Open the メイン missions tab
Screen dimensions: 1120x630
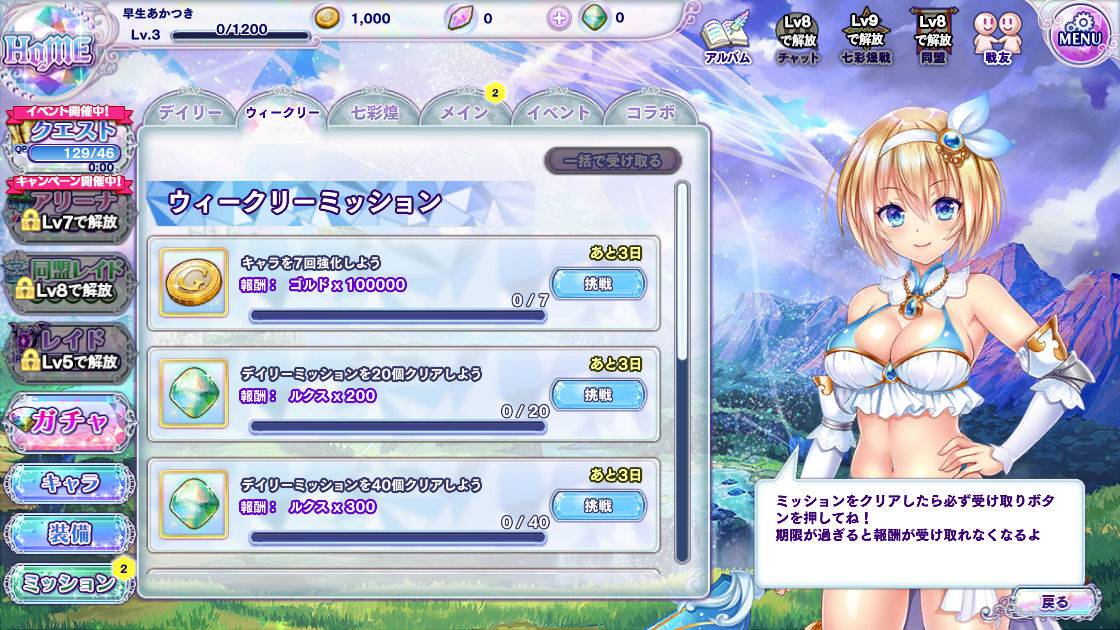(x=464, y=113)
